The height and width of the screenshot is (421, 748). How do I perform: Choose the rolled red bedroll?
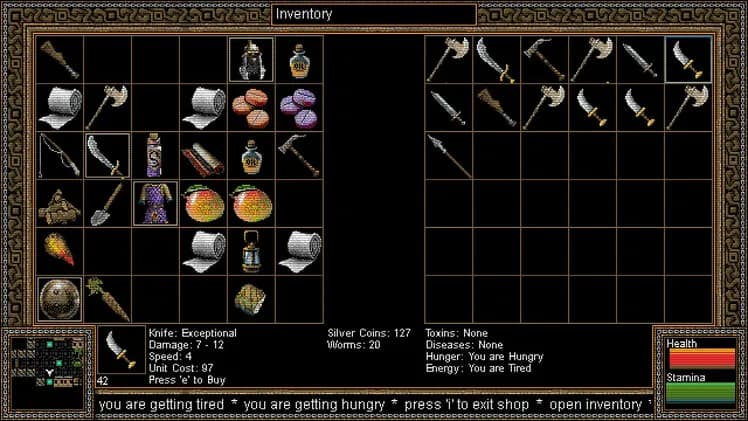(x=203, y=155)
